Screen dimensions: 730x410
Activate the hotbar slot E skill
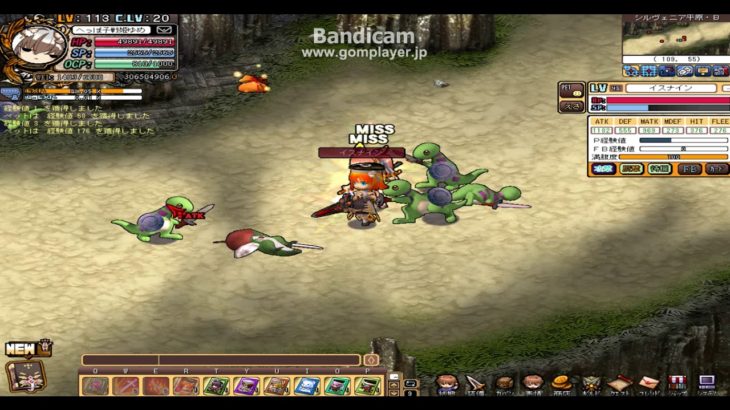point(157,385)
